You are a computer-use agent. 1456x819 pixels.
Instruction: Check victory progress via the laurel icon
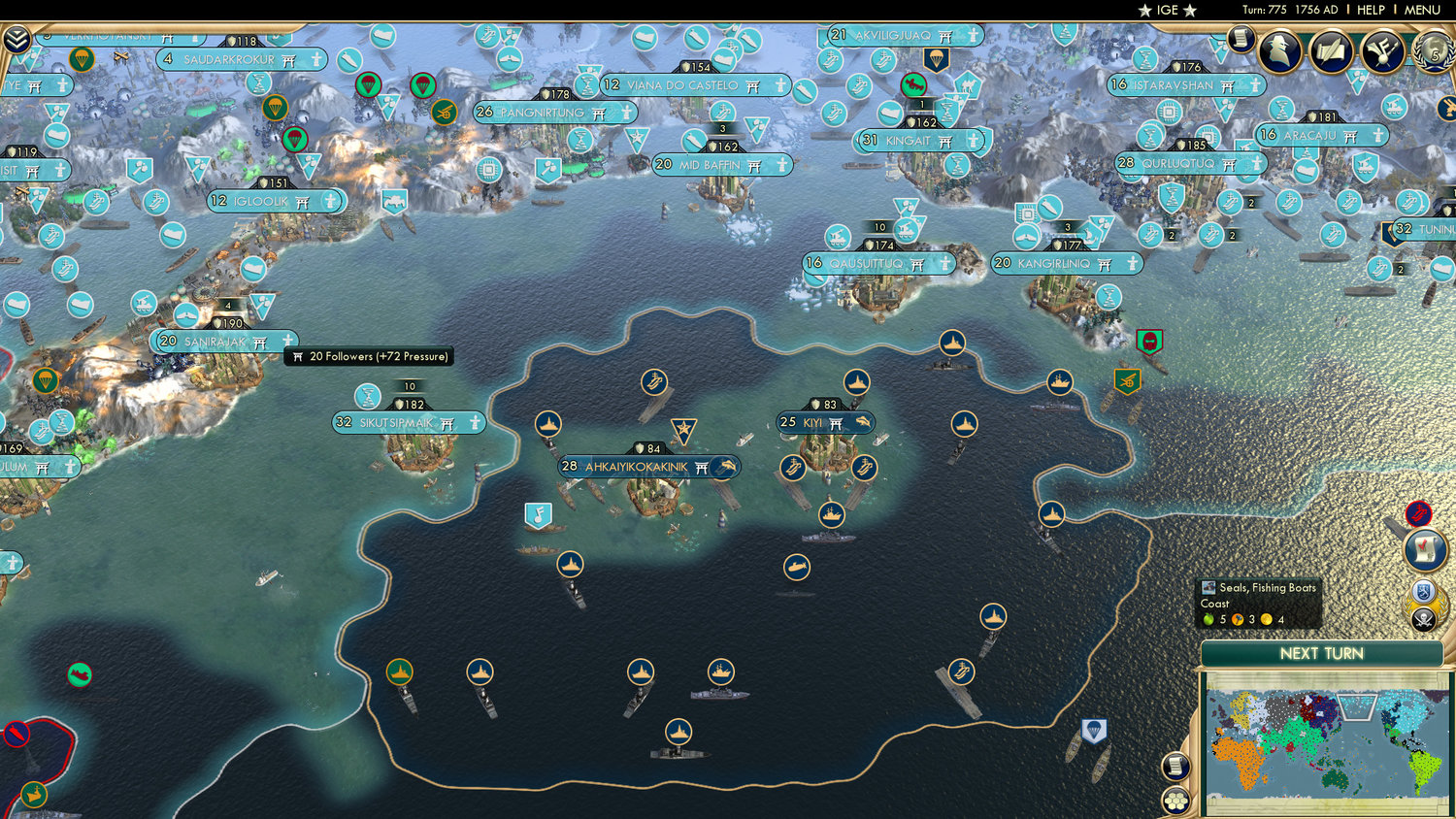pos(1434,53)
